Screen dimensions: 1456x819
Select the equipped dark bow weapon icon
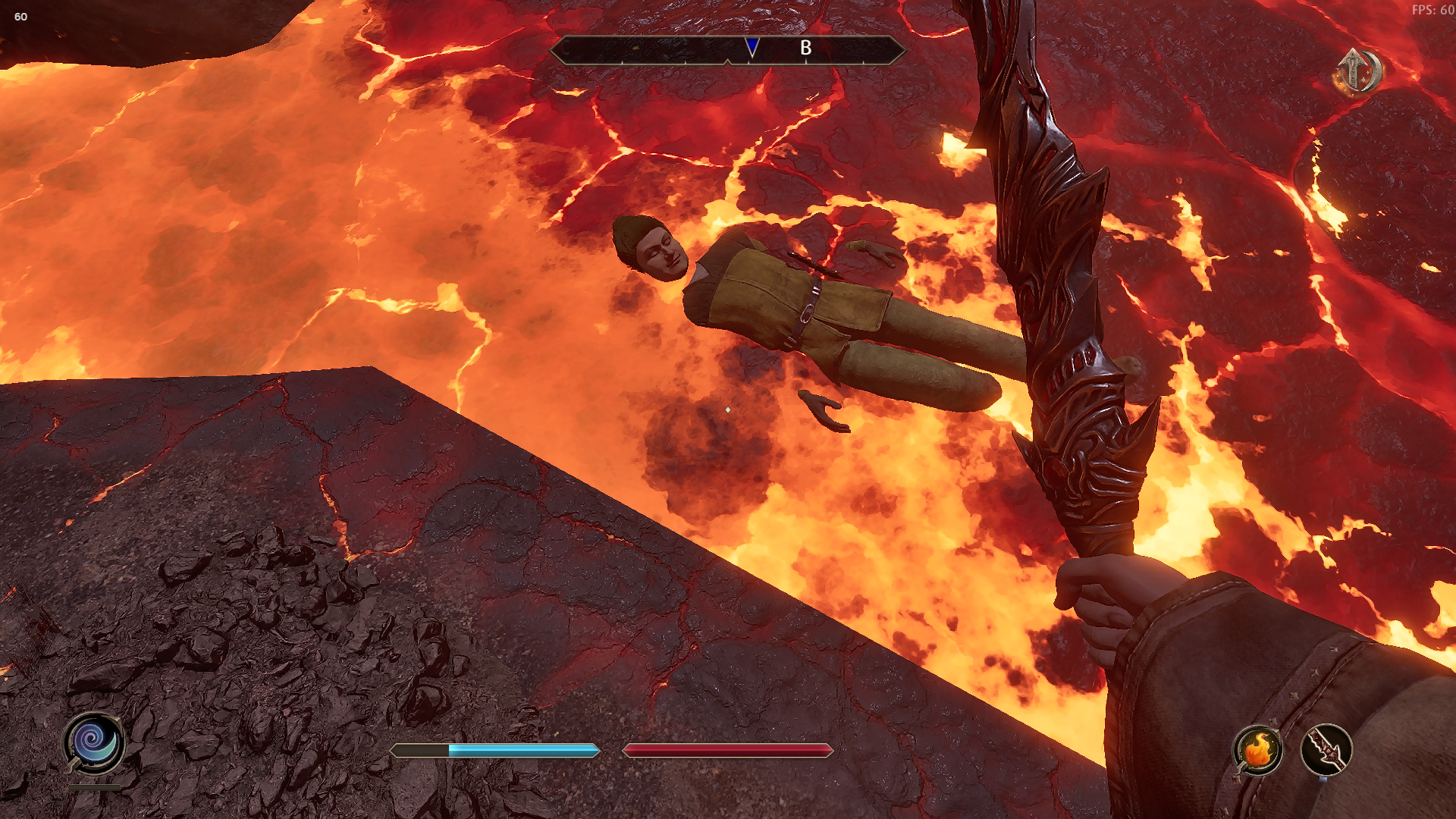[1326, 751]
